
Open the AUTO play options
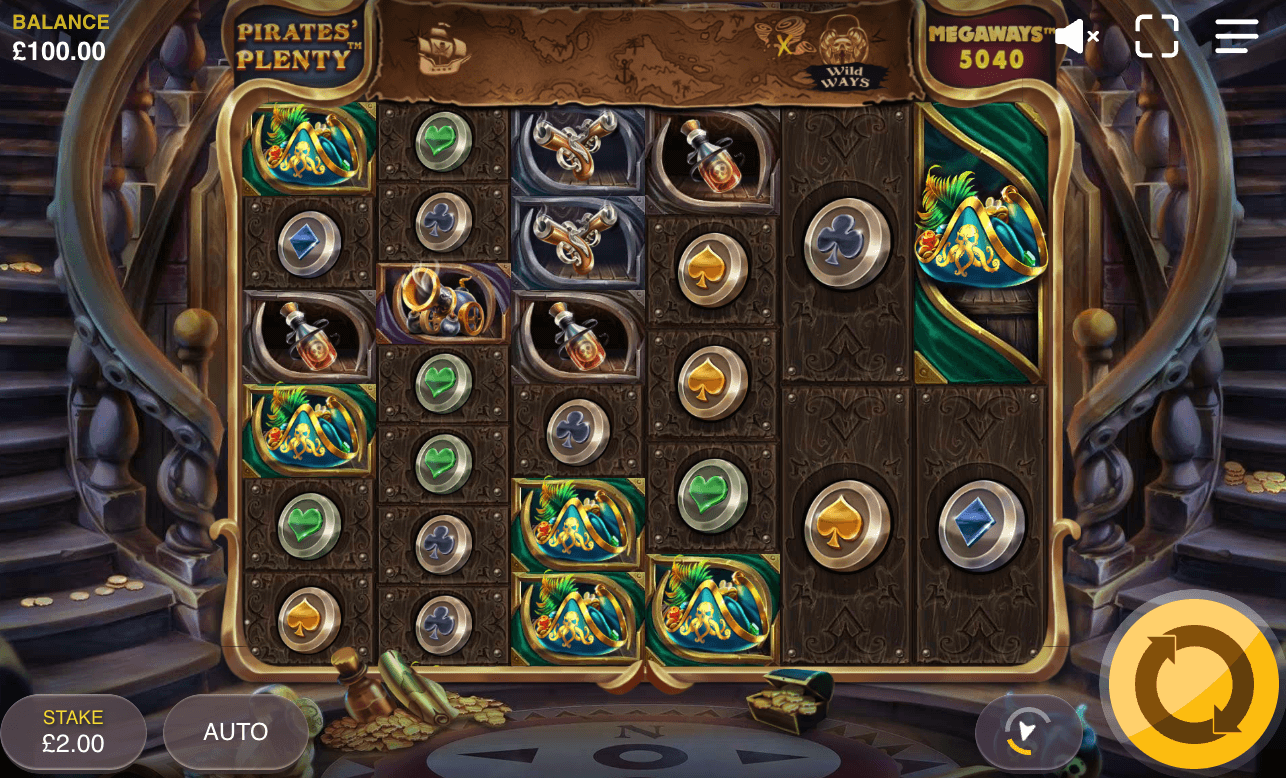click(236, 731)
